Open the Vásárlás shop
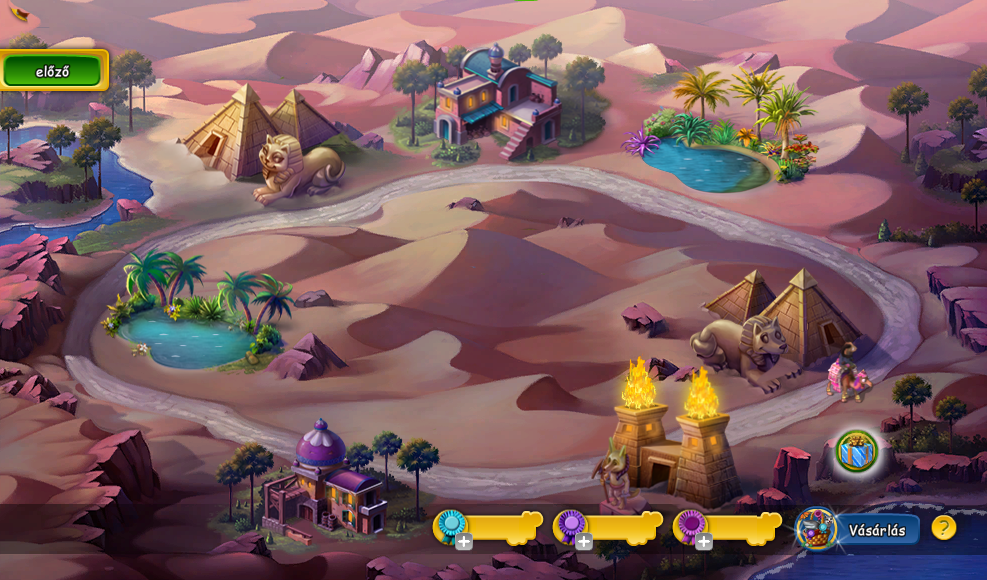This screenshot has width=987, height=580. pos(876,530)
